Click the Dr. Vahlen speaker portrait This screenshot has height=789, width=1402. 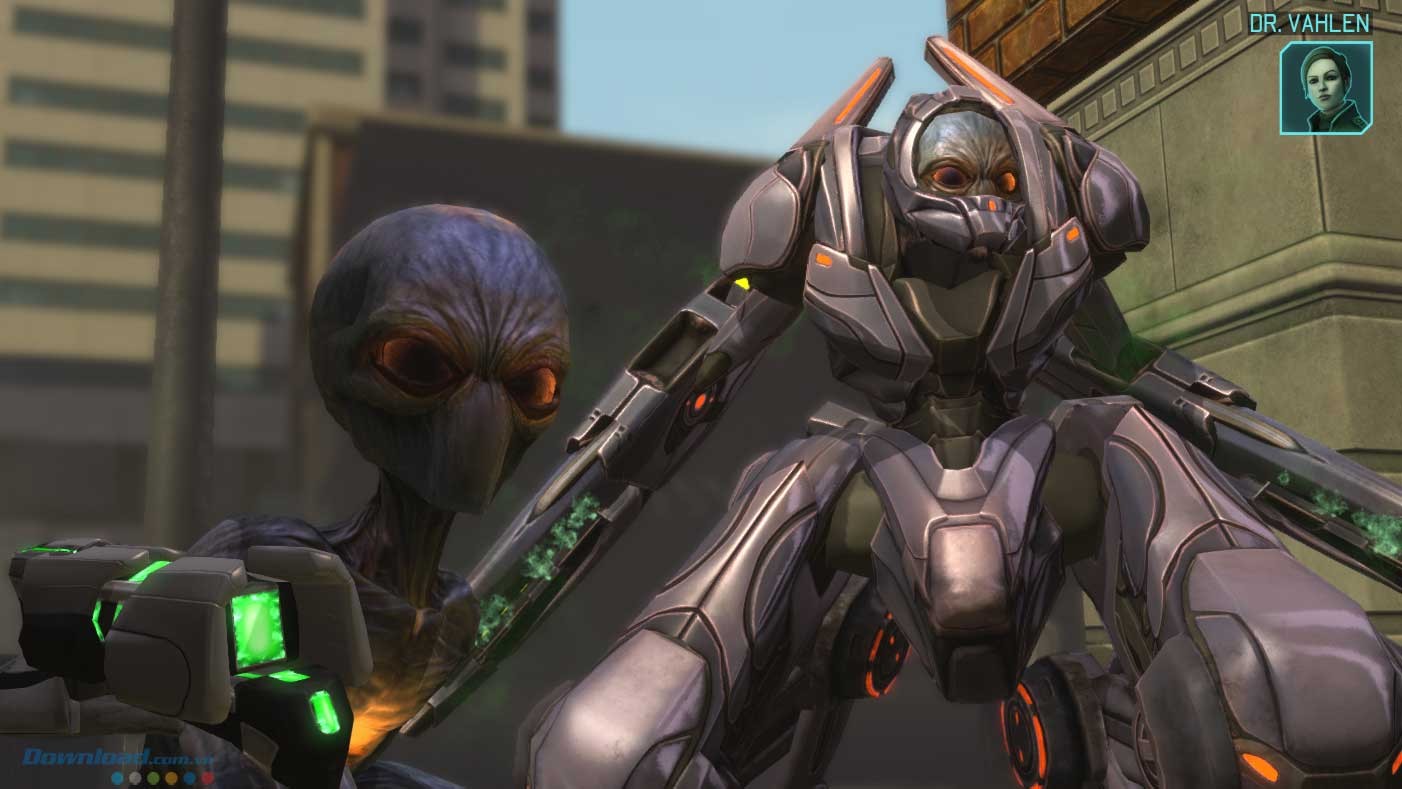click(x=1325, y=87)
